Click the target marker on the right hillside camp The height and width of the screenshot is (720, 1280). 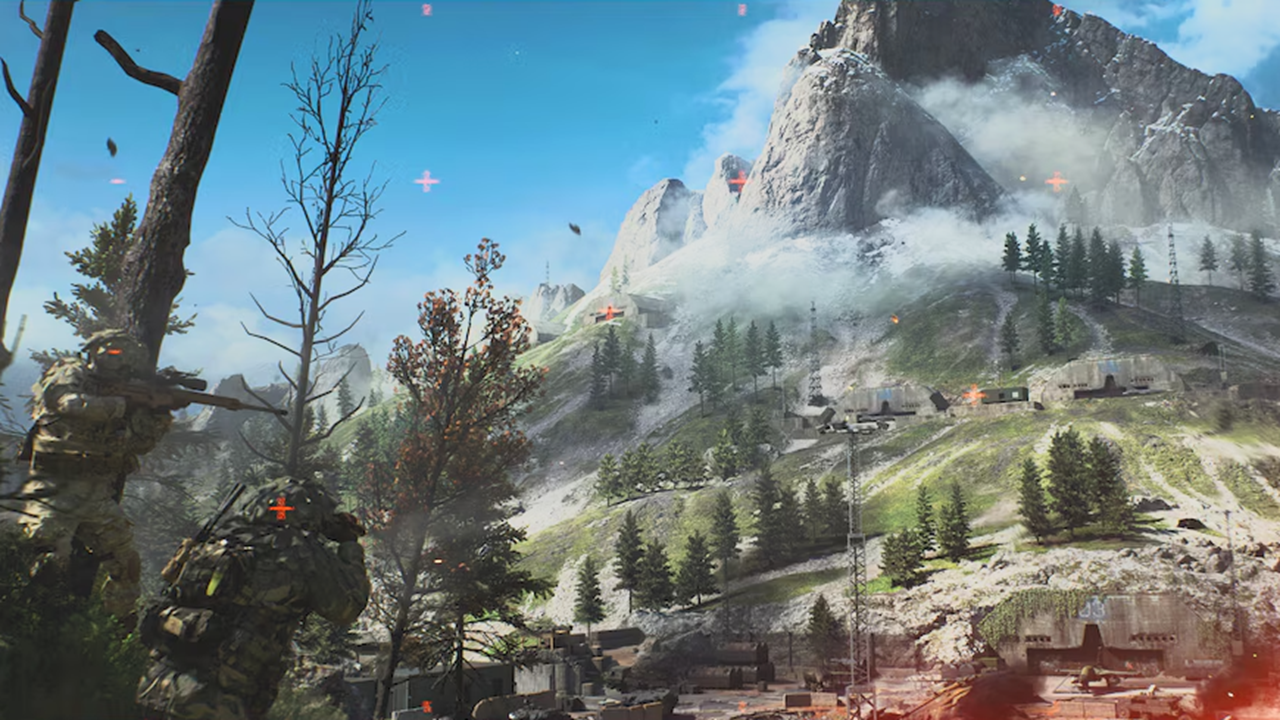972,393
